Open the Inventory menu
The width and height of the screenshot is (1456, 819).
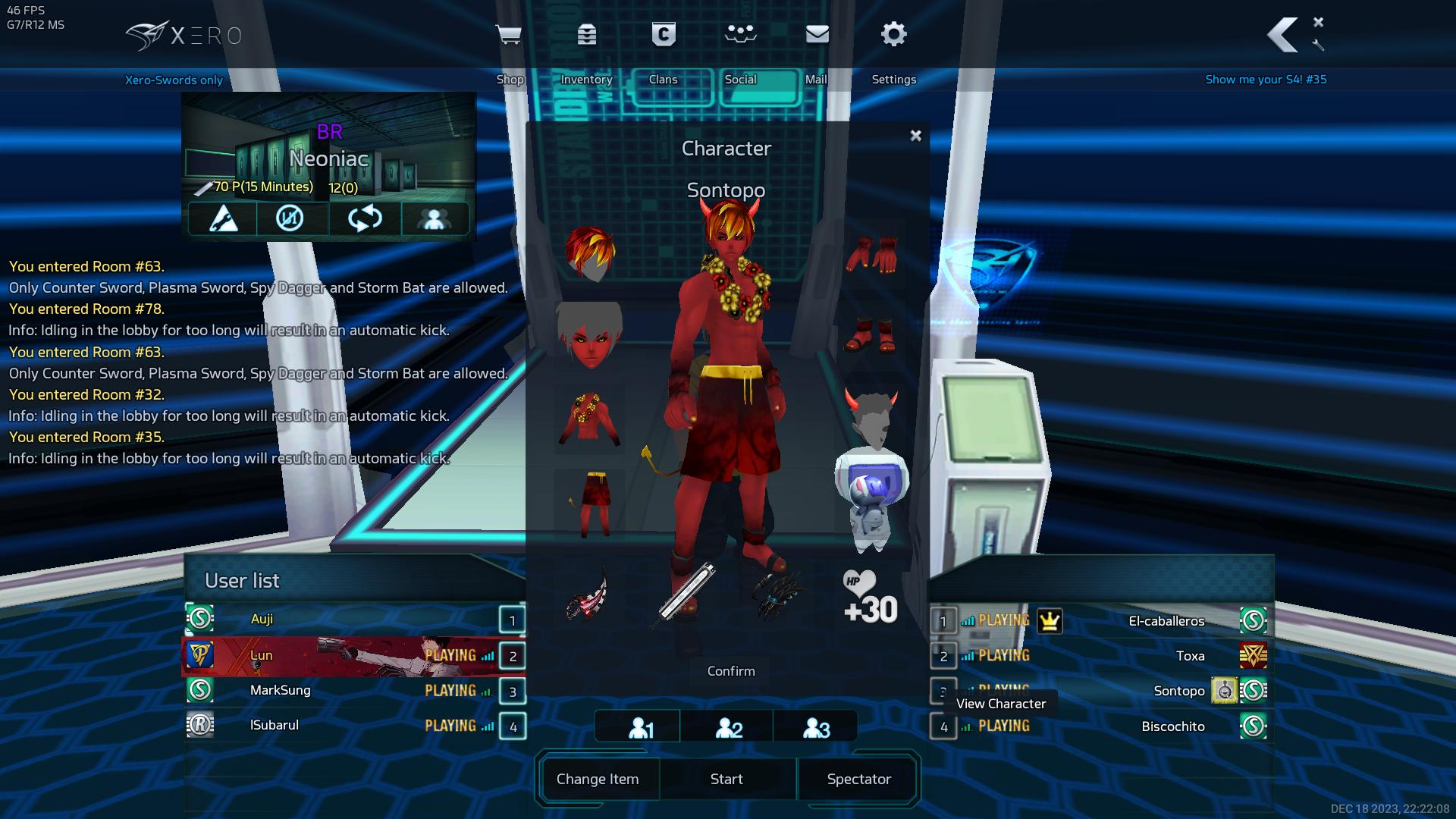pos(586,35)
